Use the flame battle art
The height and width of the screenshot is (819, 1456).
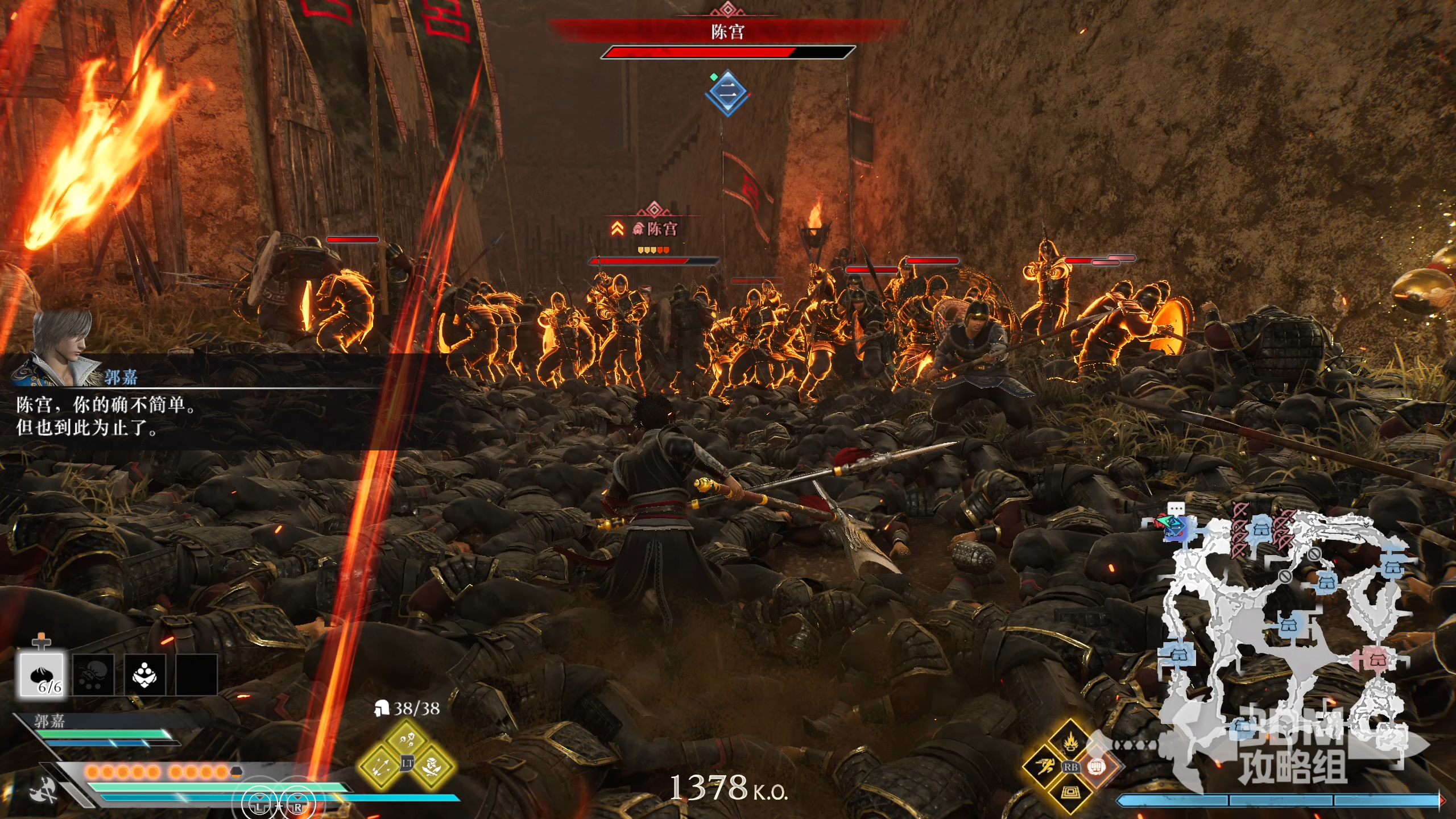(1070, 741)
